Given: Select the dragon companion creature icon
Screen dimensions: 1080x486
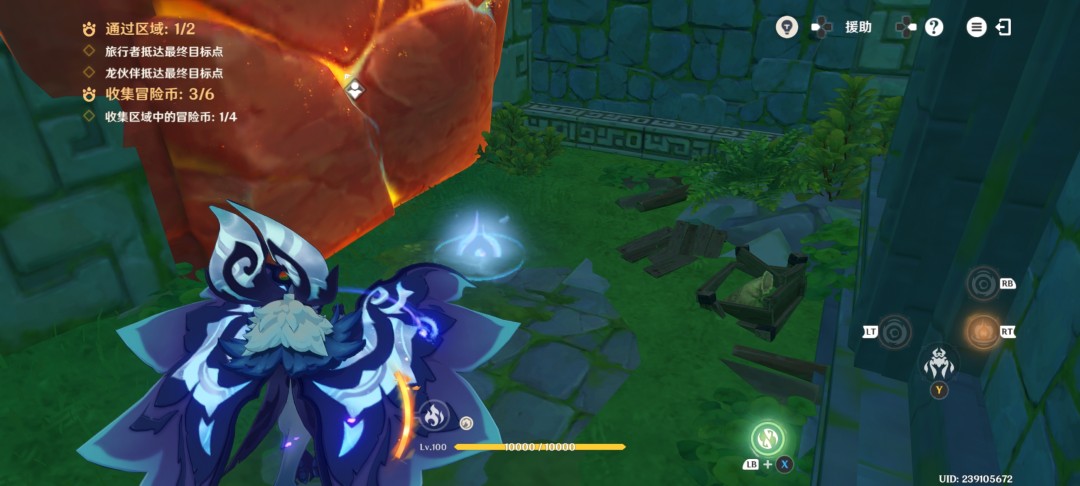Looking at the screenshot, I should coord(939,362).
